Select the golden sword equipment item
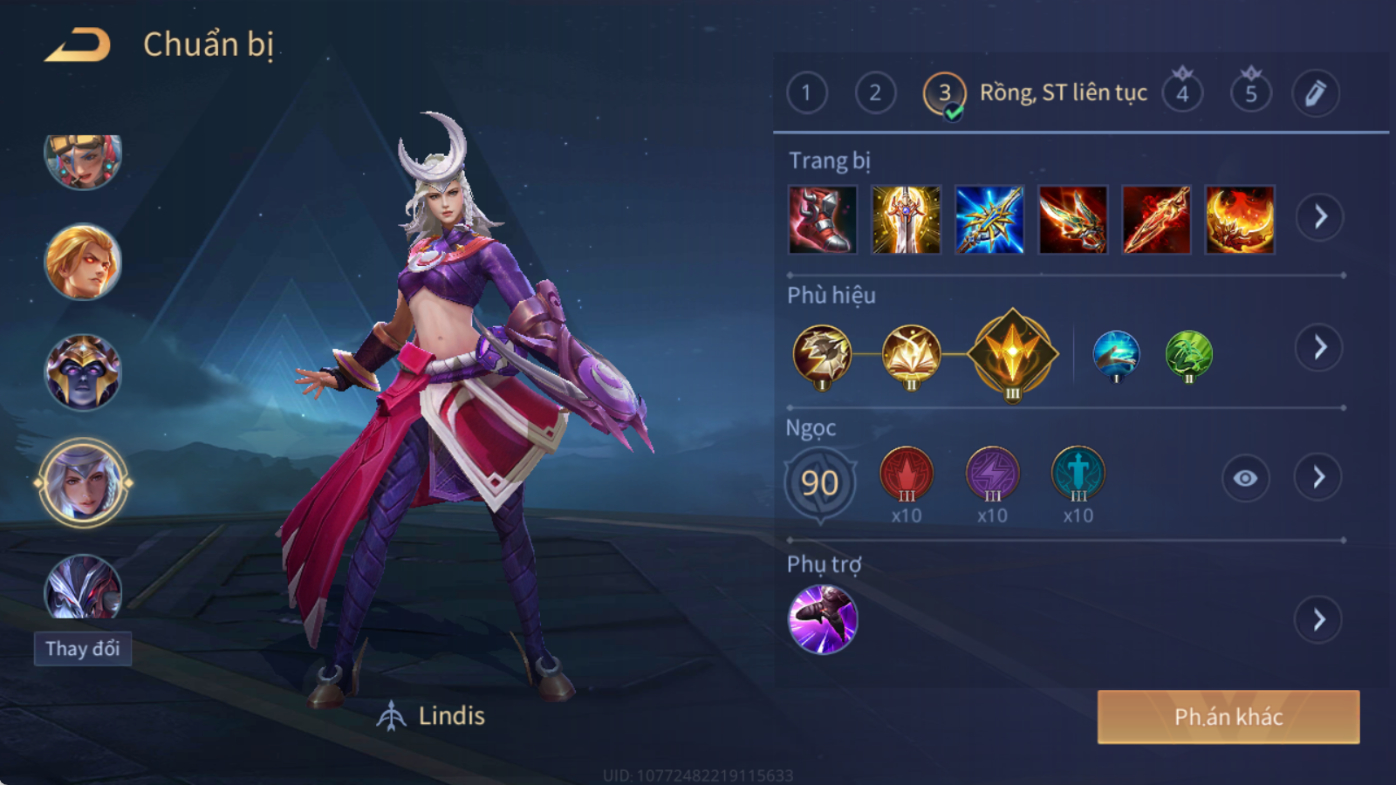Screen dimensions: 1396x785 point(906,219)
